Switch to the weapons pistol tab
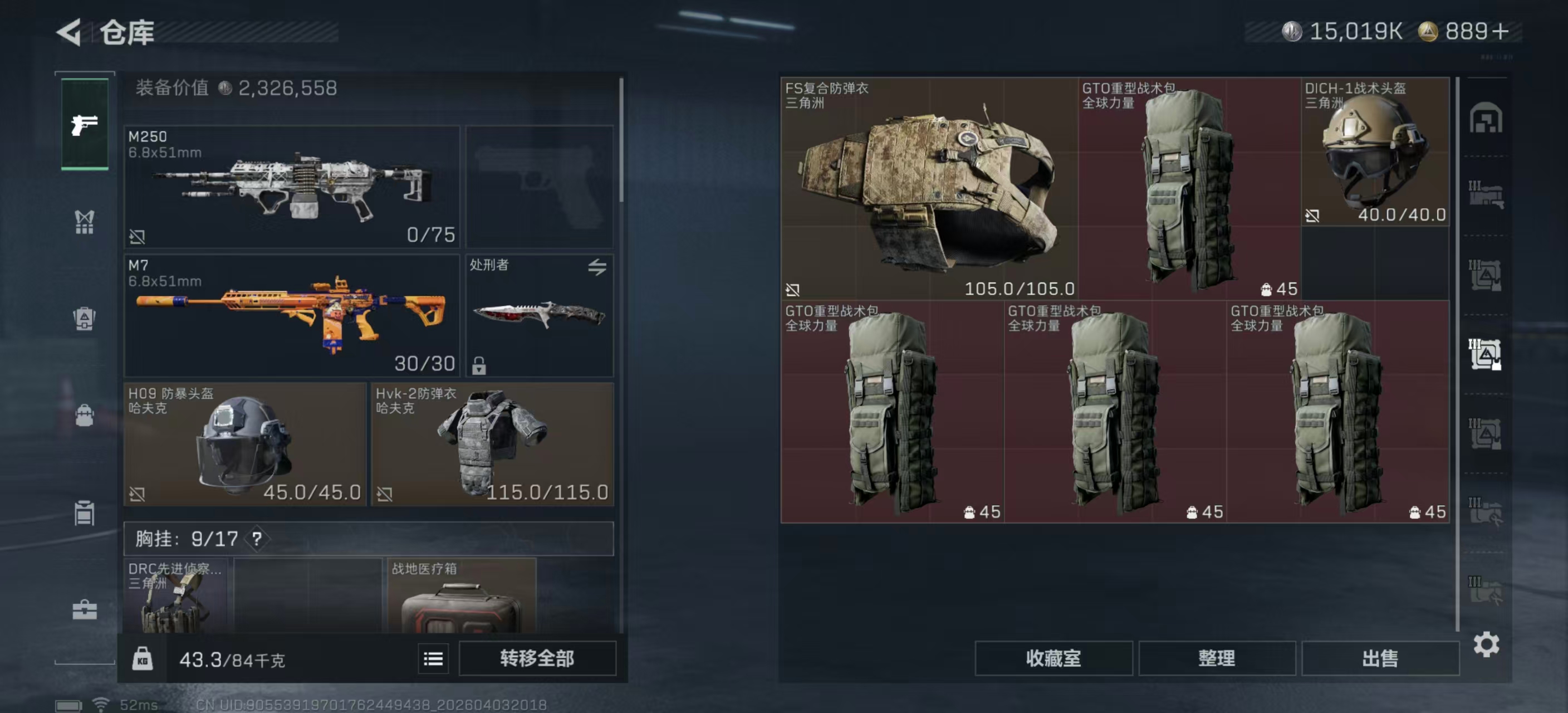1568x713 pixels. tap(85, 124)
